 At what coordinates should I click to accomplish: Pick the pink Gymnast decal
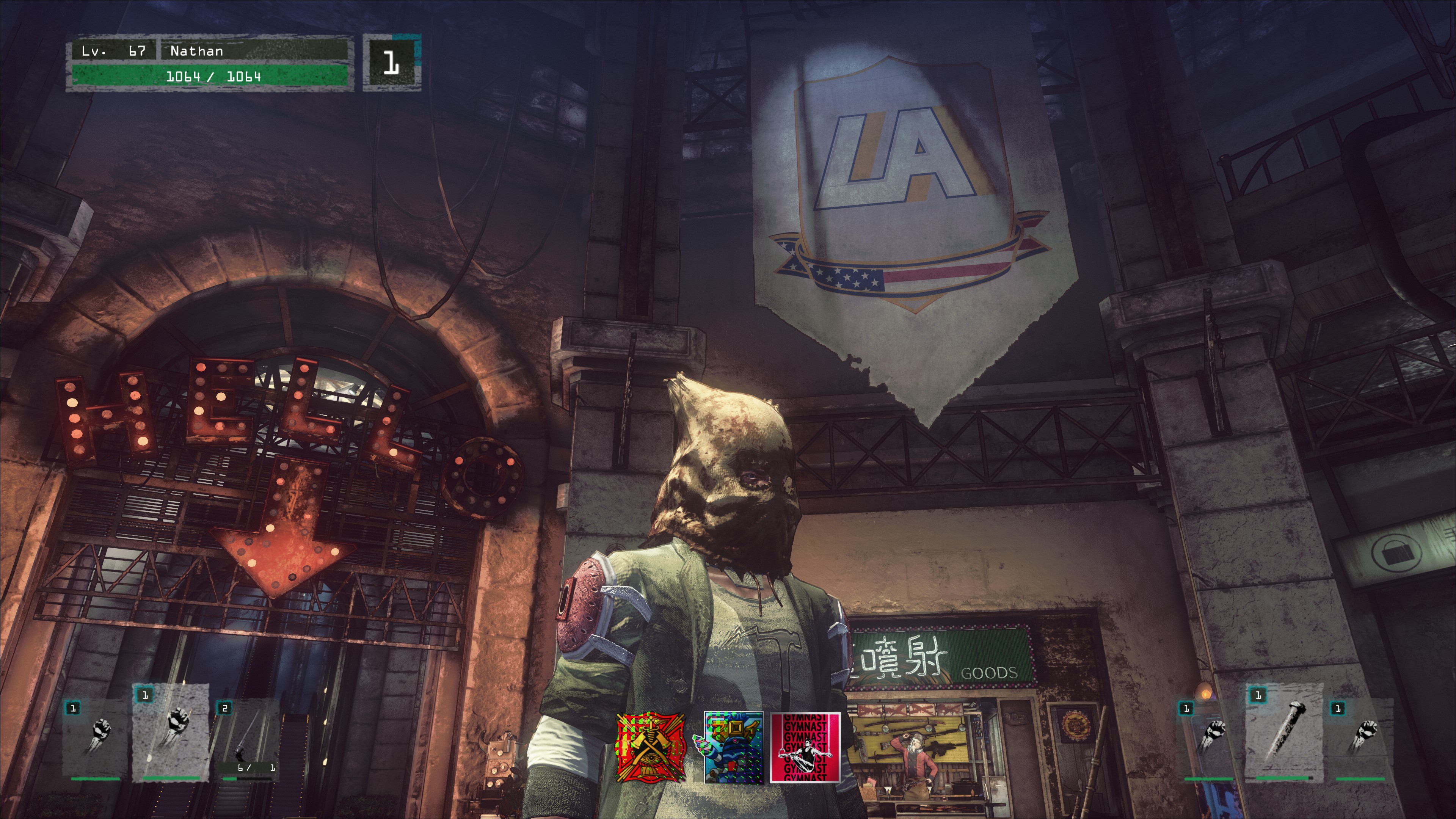point(805,747)
